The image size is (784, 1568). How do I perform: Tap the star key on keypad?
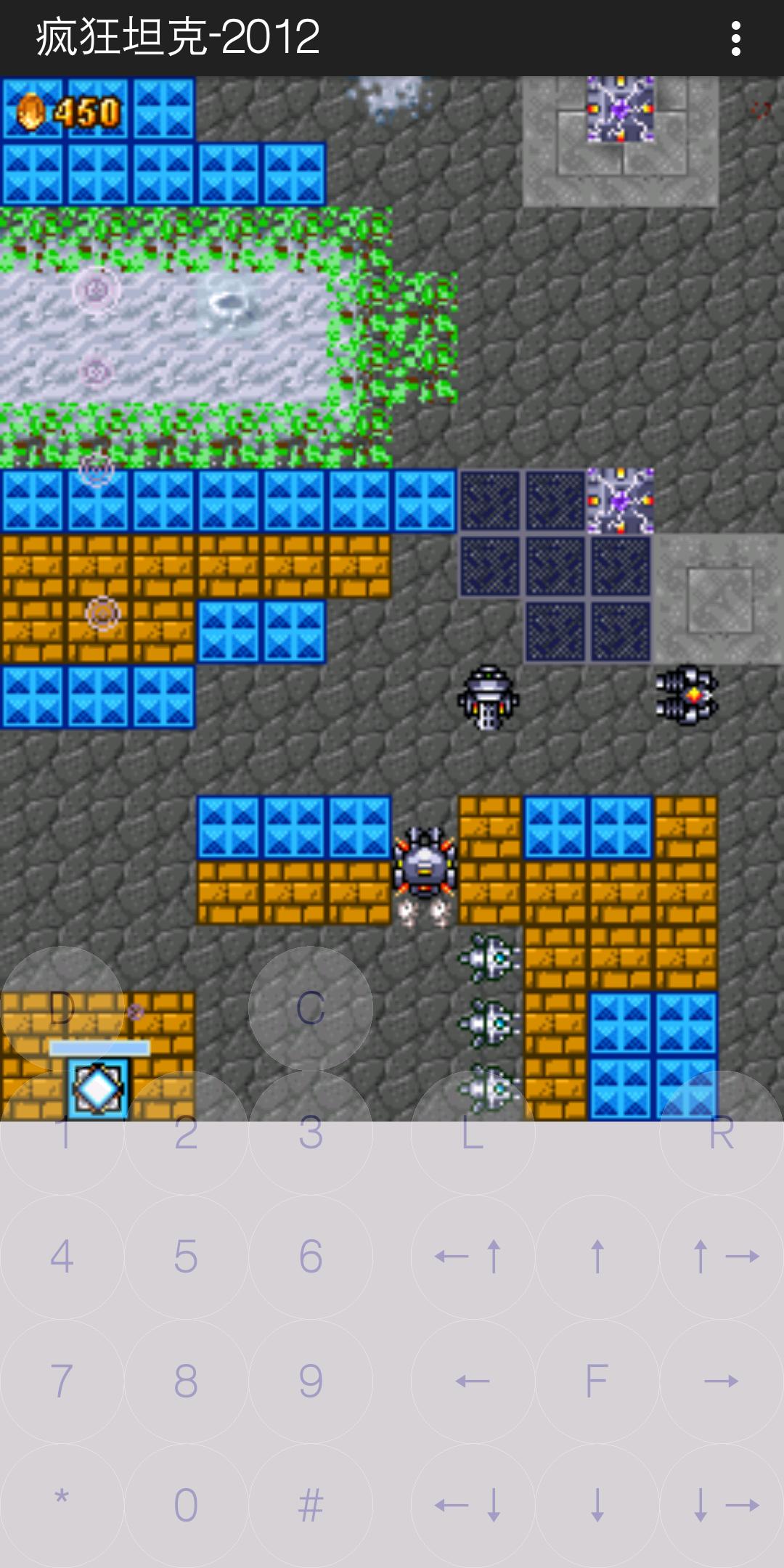tap(62, 1505)
